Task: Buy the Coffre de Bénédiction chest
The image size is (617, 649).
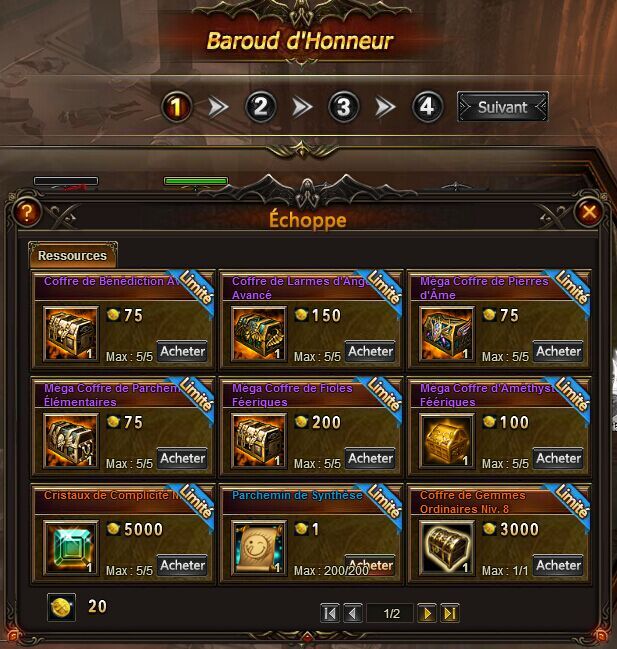Action: [x=182, y=351]
